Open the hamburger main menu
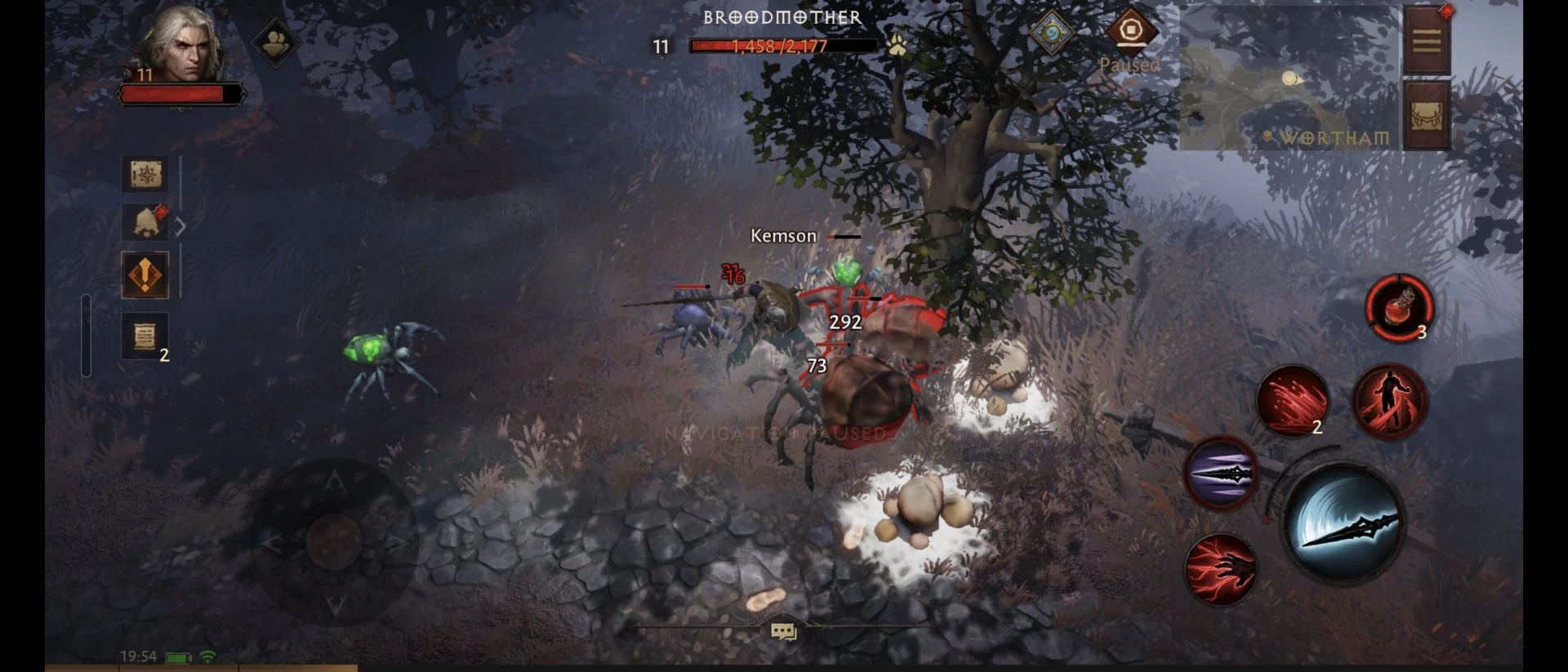This screenshot has height=672, width=1568. [1426, 40]
